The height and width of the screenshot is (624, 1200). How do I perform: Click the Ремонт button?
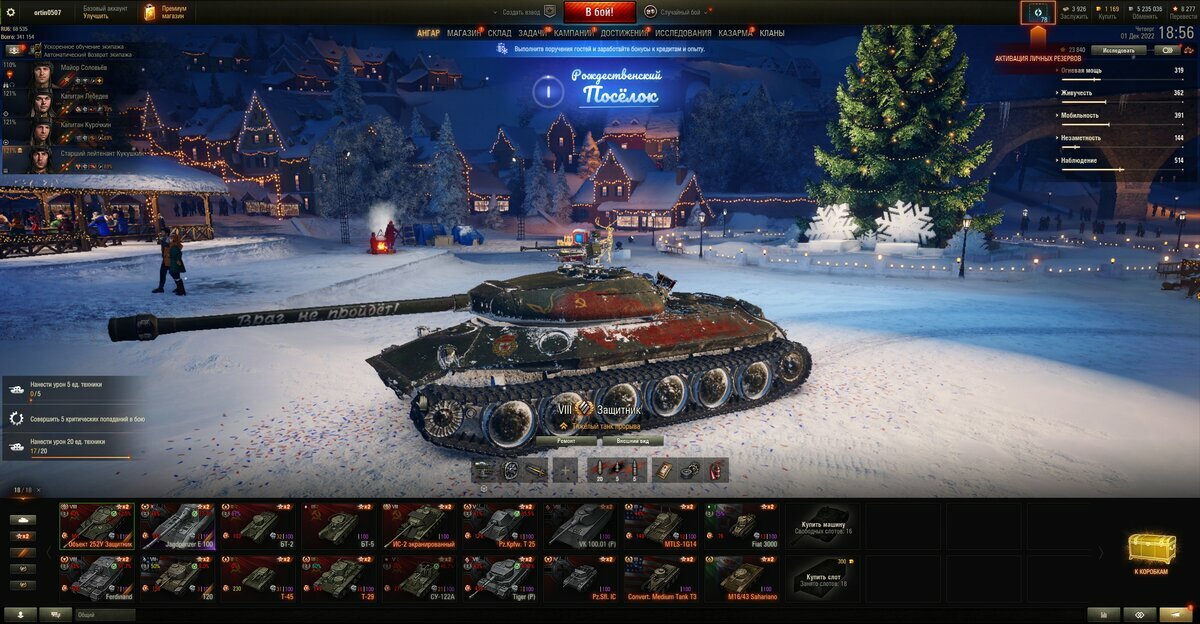pyautogui.click(x=566, y=440)
